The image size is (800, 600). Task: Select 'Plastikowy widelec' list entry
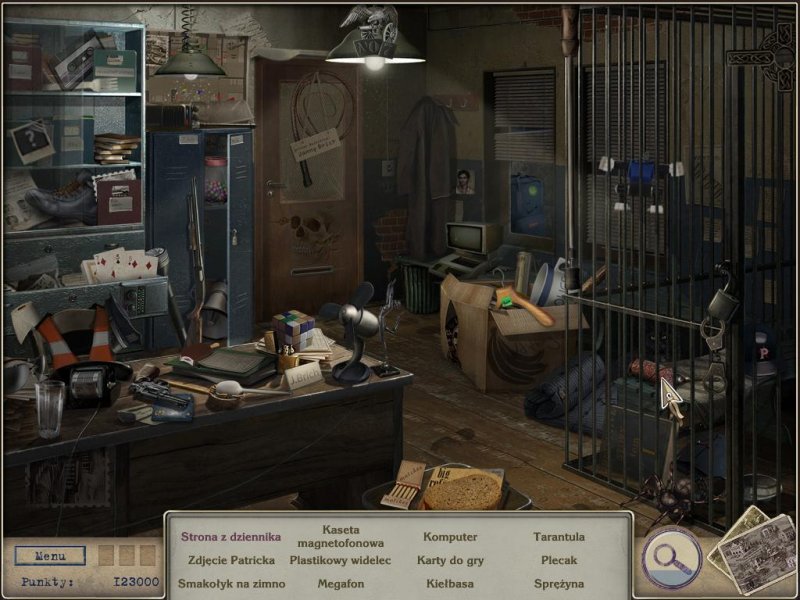pos(340,560)
